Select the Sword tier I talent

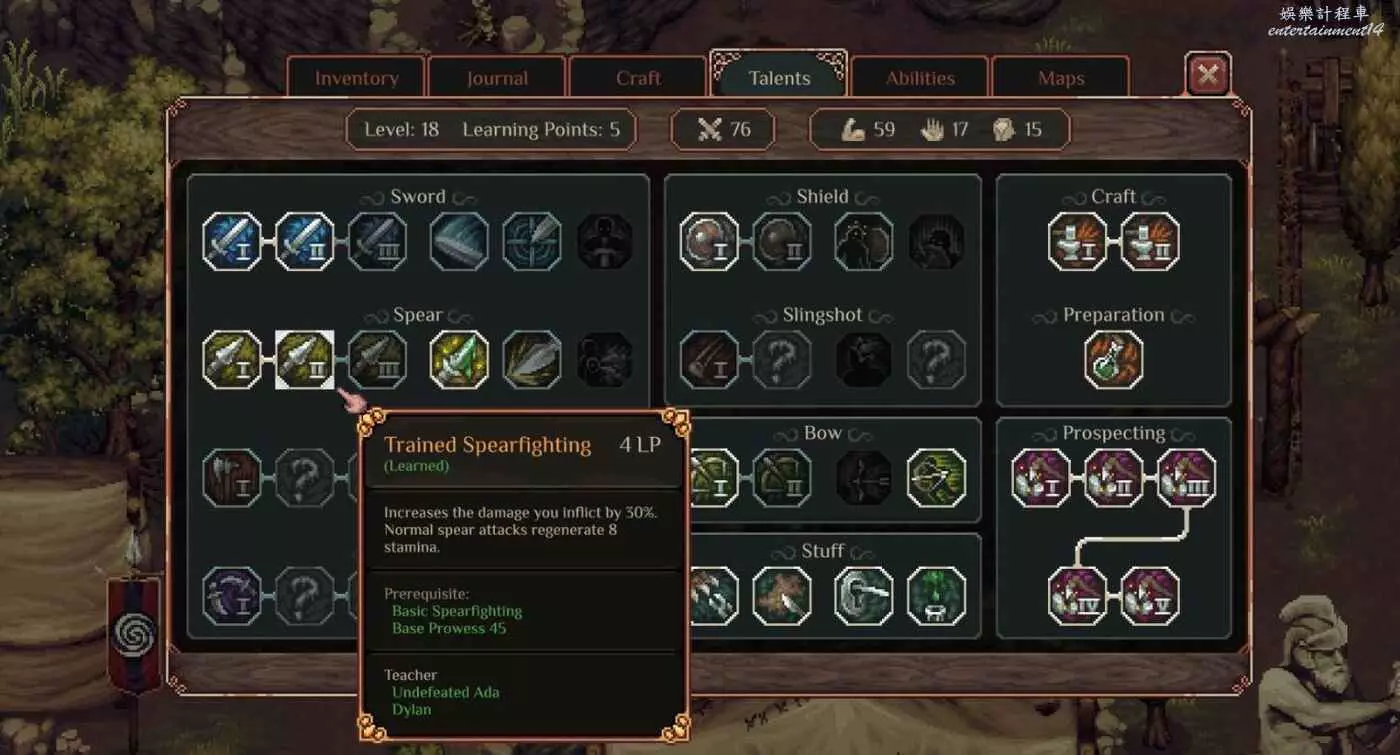232,241
